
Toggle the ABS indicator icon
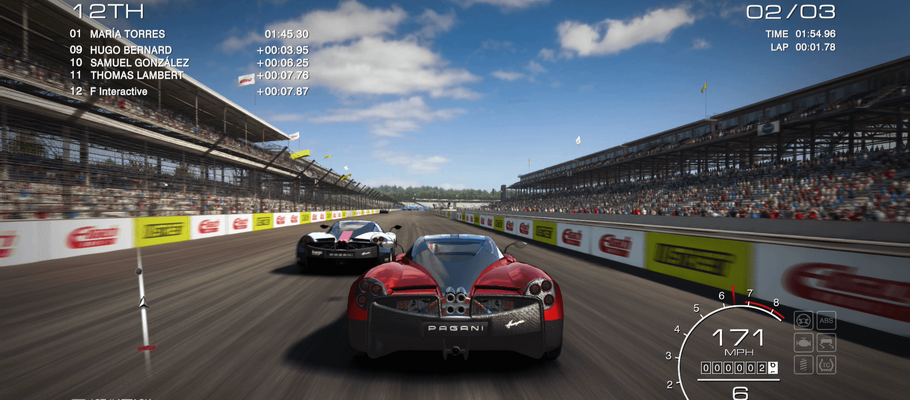[x=826, y=321]
